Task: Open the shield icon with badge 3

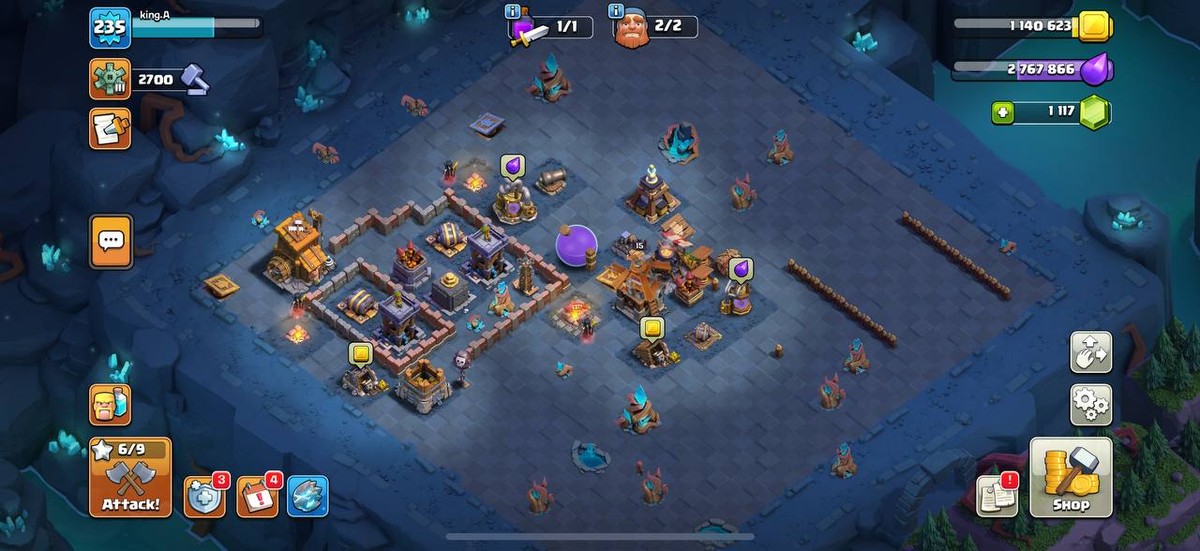Action: point(204,496)
